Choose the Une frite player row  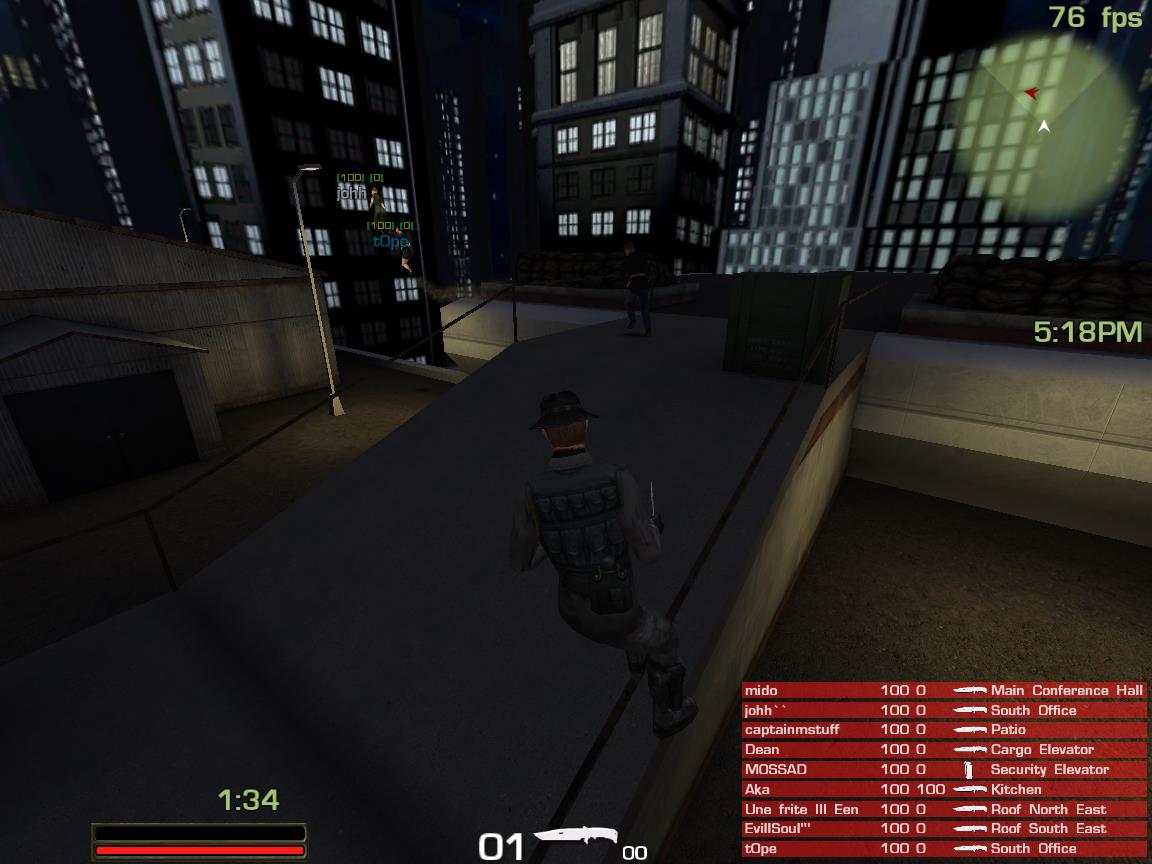coord(943,809)
